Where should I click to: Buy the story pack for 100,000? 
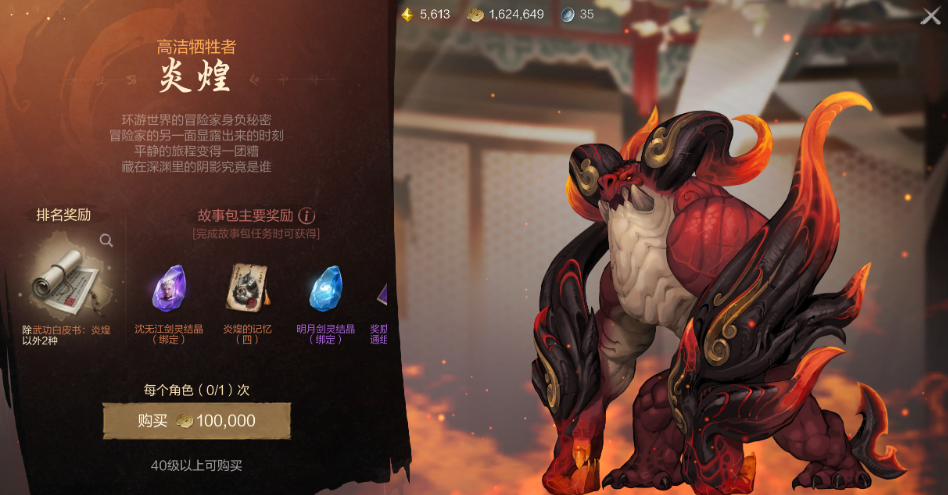196,421
